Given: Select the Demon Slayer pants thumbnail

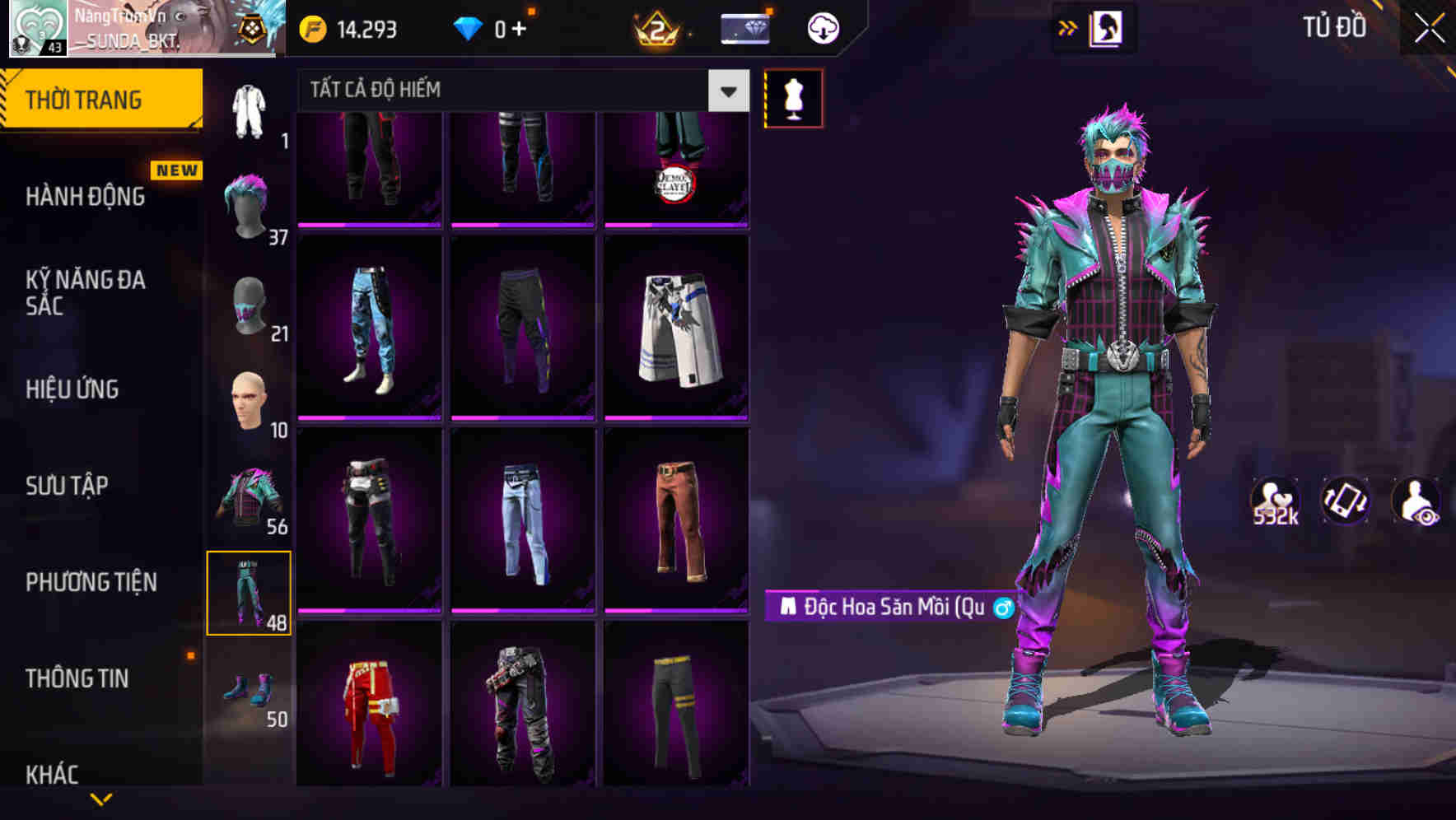Looking at the screenshot, I should coord(677,165).
